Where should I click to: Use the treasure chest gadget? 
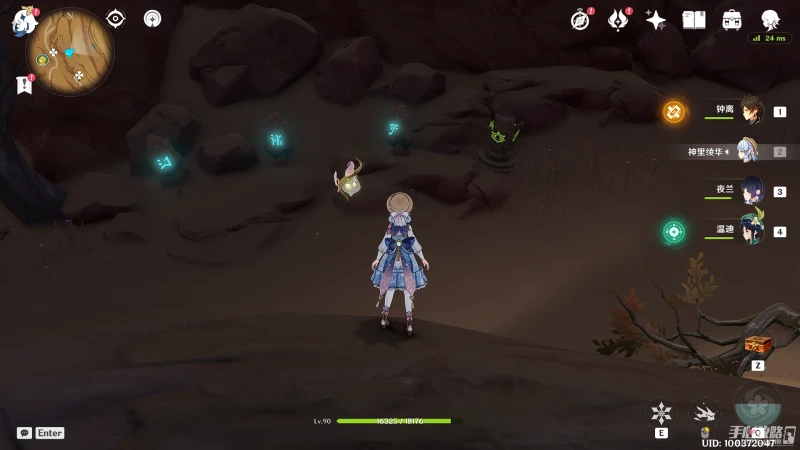[x=758, y=345]
